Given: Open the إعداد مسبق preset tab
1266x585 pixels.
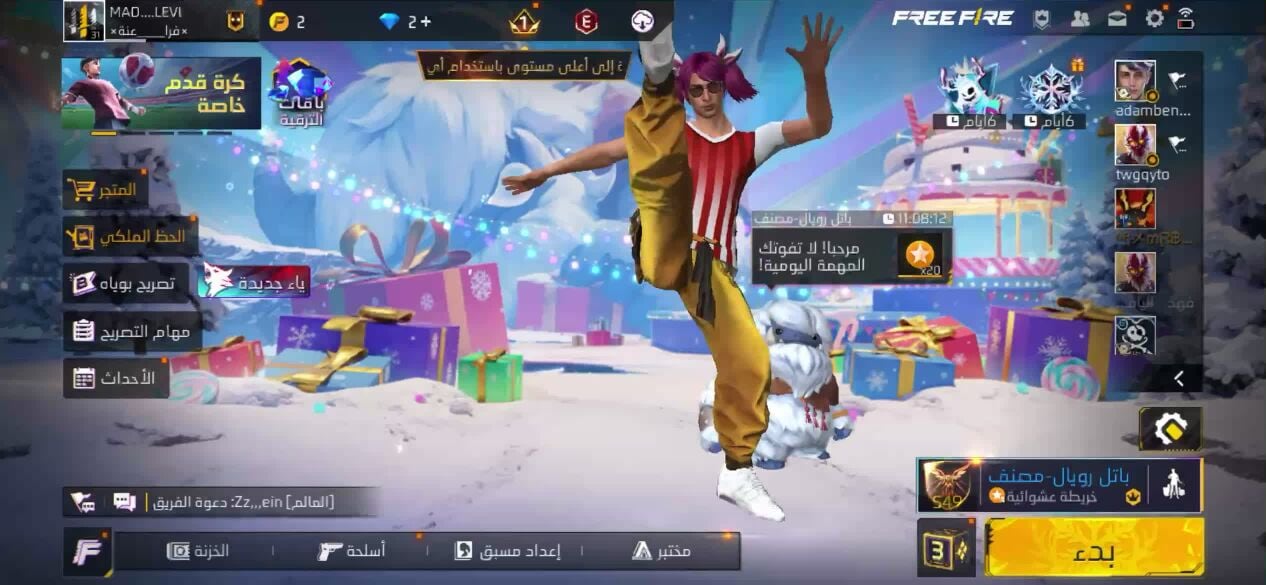Looking at the screenshot, I should pyautogui.click(x=508, y=551).
